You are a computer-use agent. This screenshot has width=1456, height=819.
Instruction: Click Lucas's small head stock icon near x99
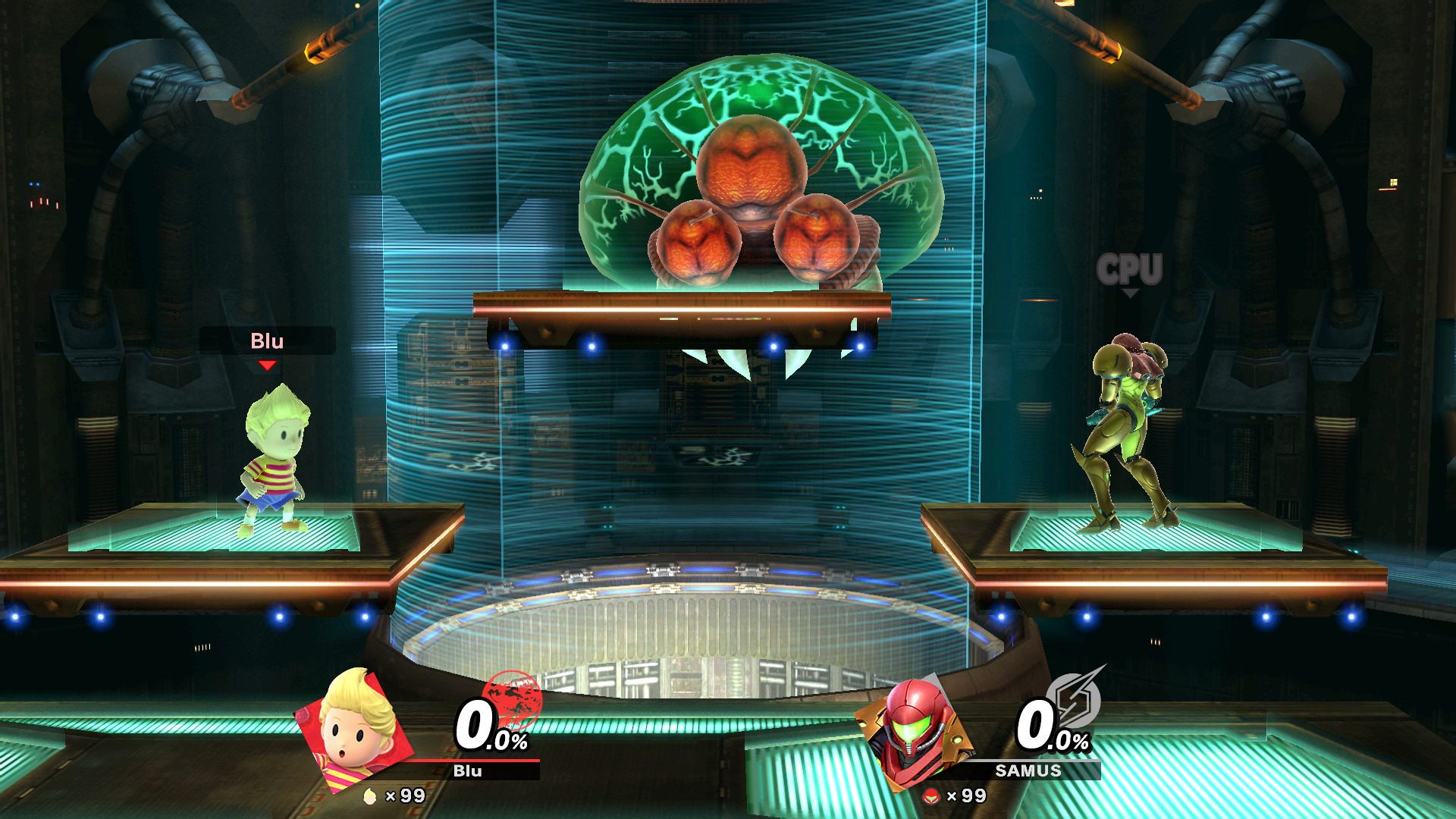pos(372,798)
